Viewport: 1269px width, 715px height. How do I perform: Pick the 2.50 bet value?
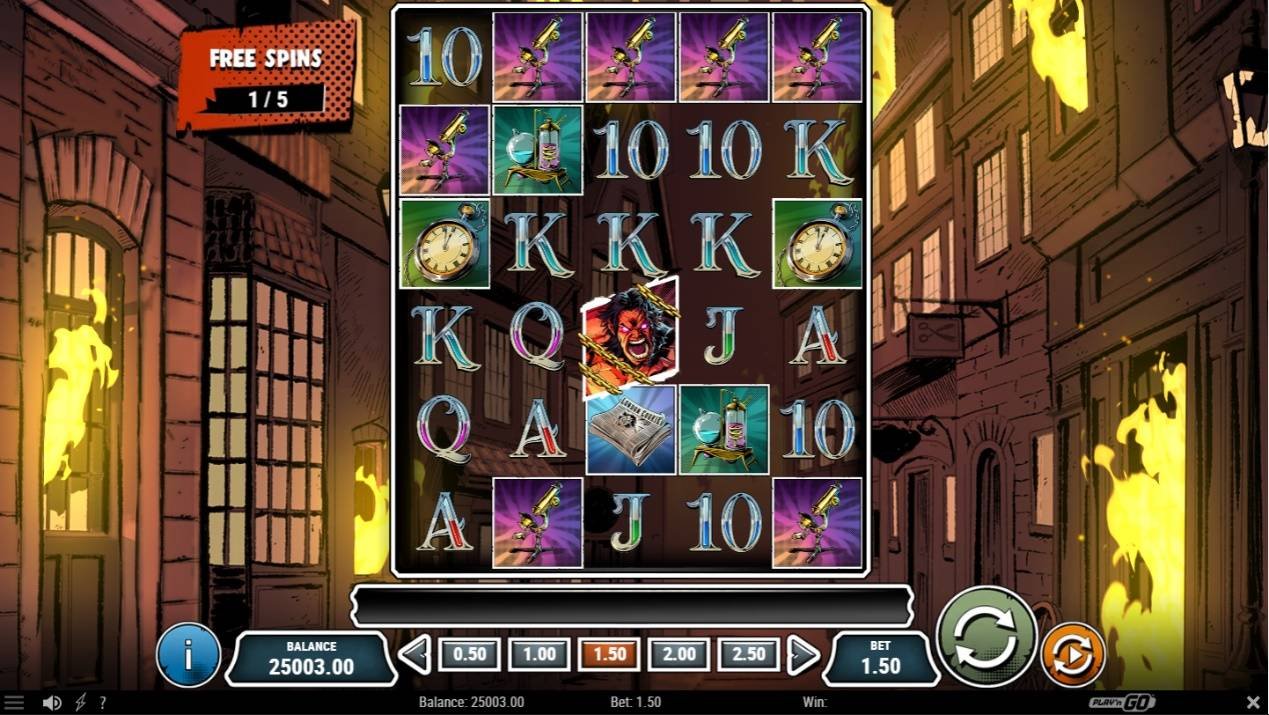click(749, 655)
